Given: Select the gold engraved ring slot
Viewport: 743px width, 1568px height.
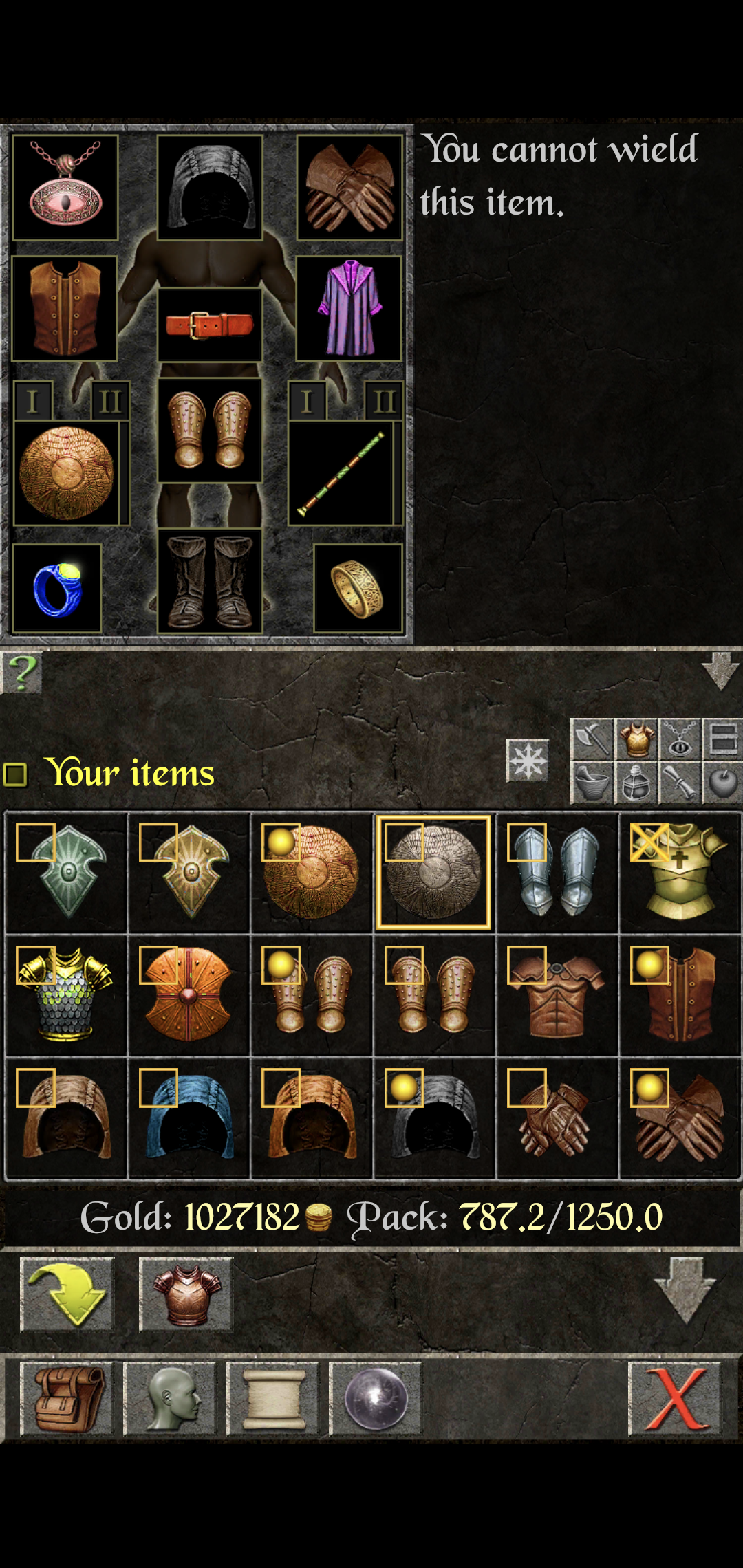Looking at the screenshot, I should 358,589.
